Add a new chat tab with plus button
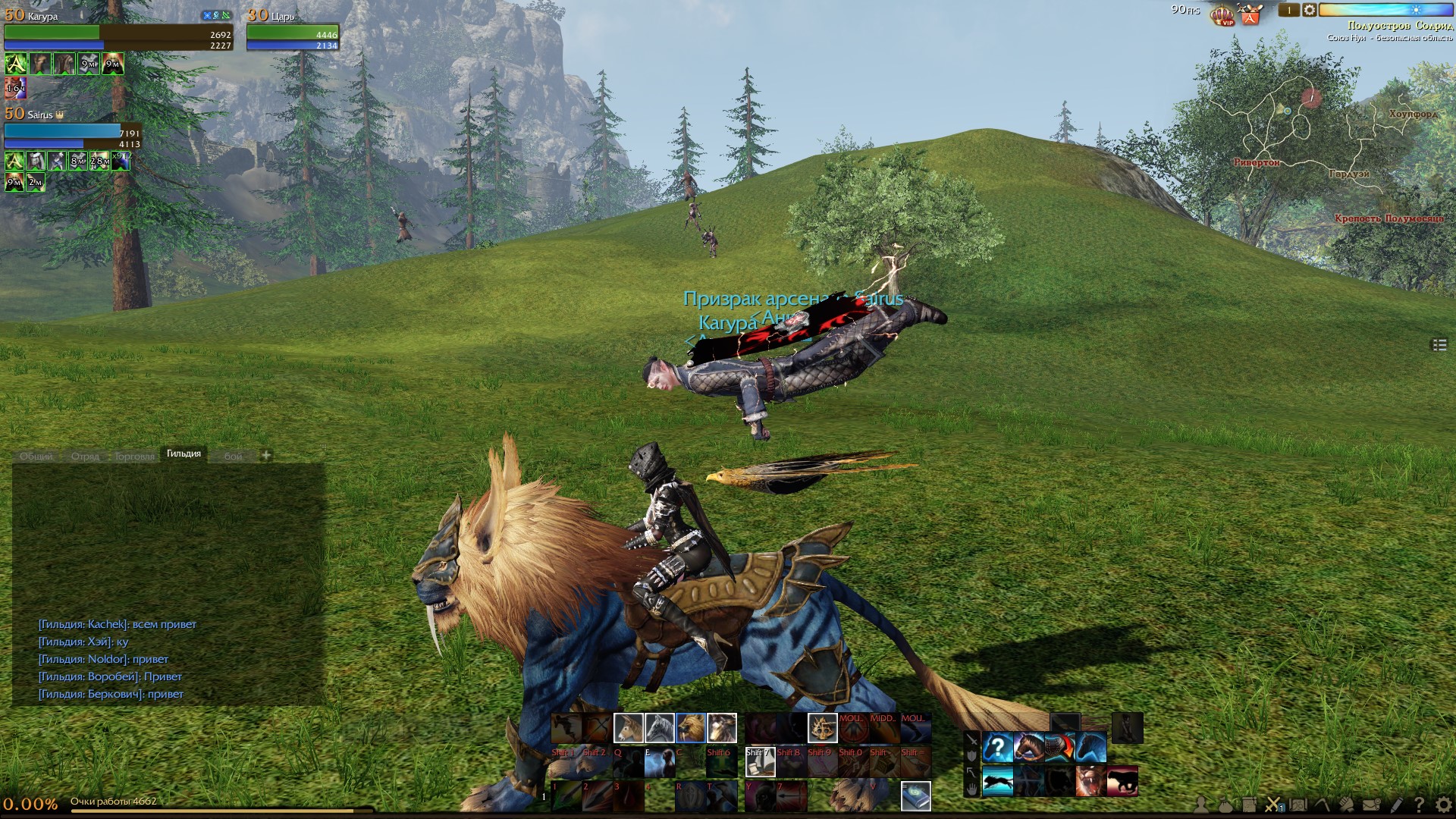Image resolution: width=1456 pixels, height=819 pixels. [x=266, y=455]
